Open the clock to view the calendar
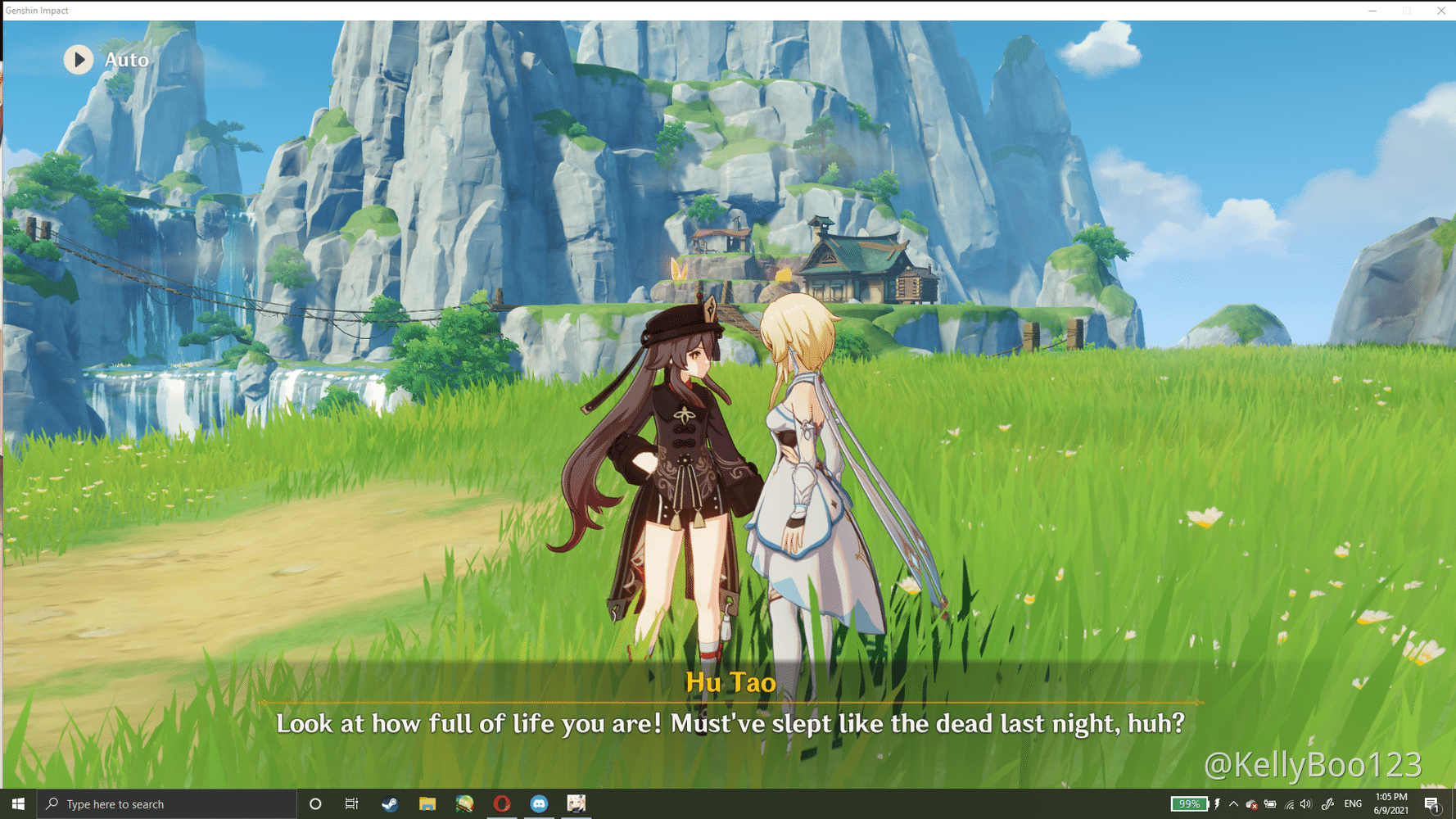 (x=1390, y=804)
